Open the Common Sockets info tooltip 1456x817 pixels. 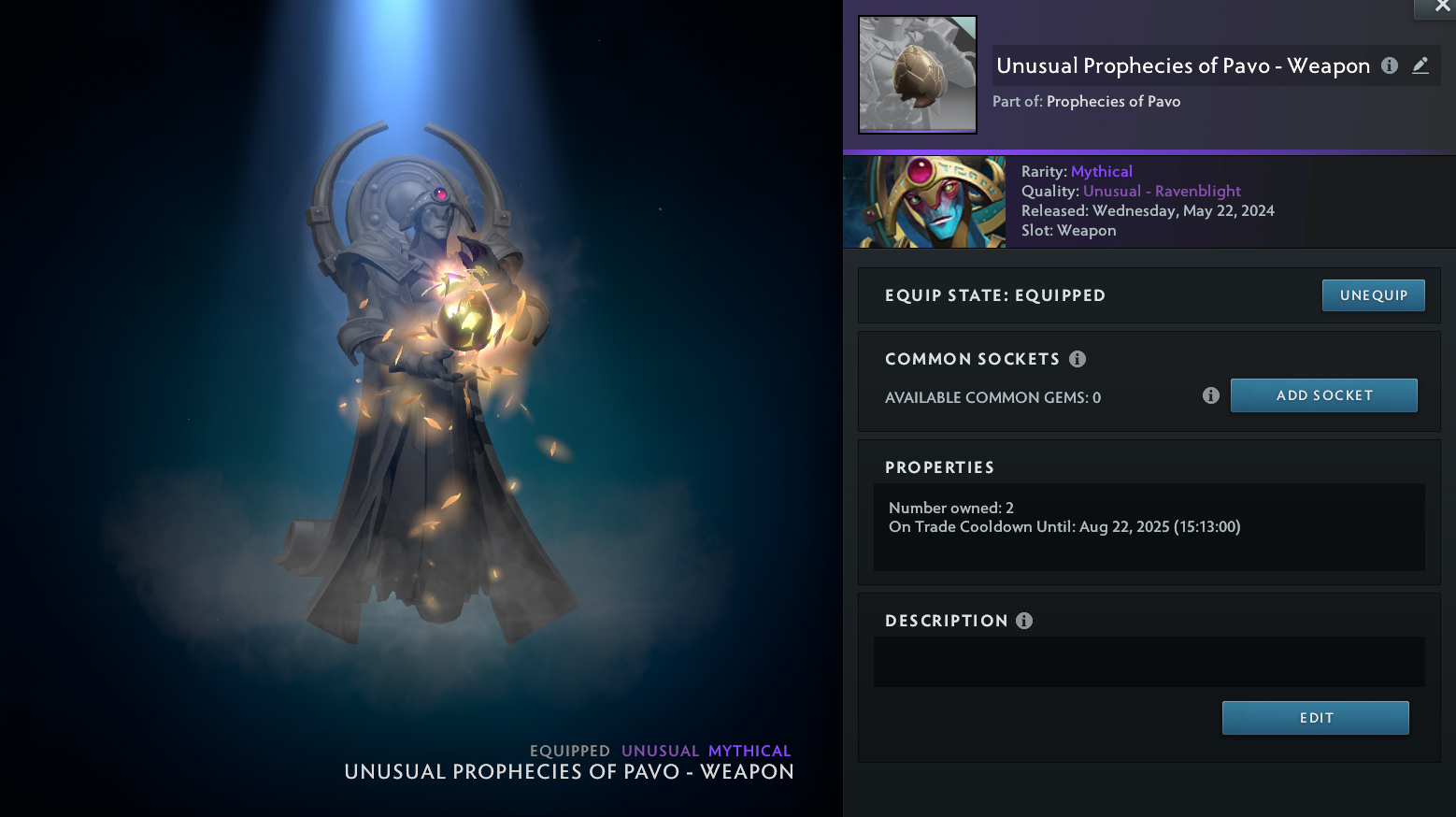pos(1078,359)
